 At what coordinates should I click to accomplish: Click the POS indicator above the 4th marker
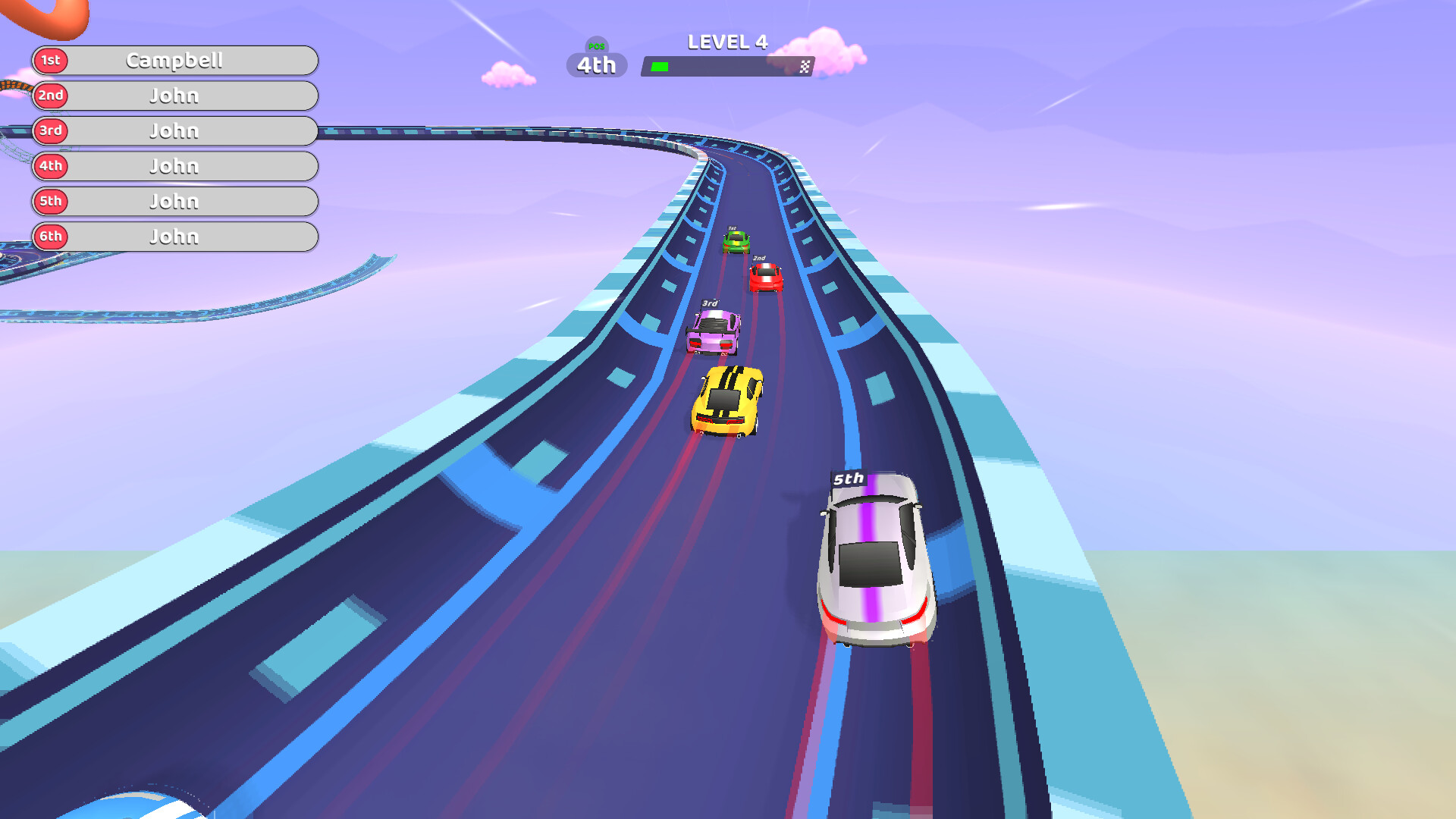pos(596,48)
